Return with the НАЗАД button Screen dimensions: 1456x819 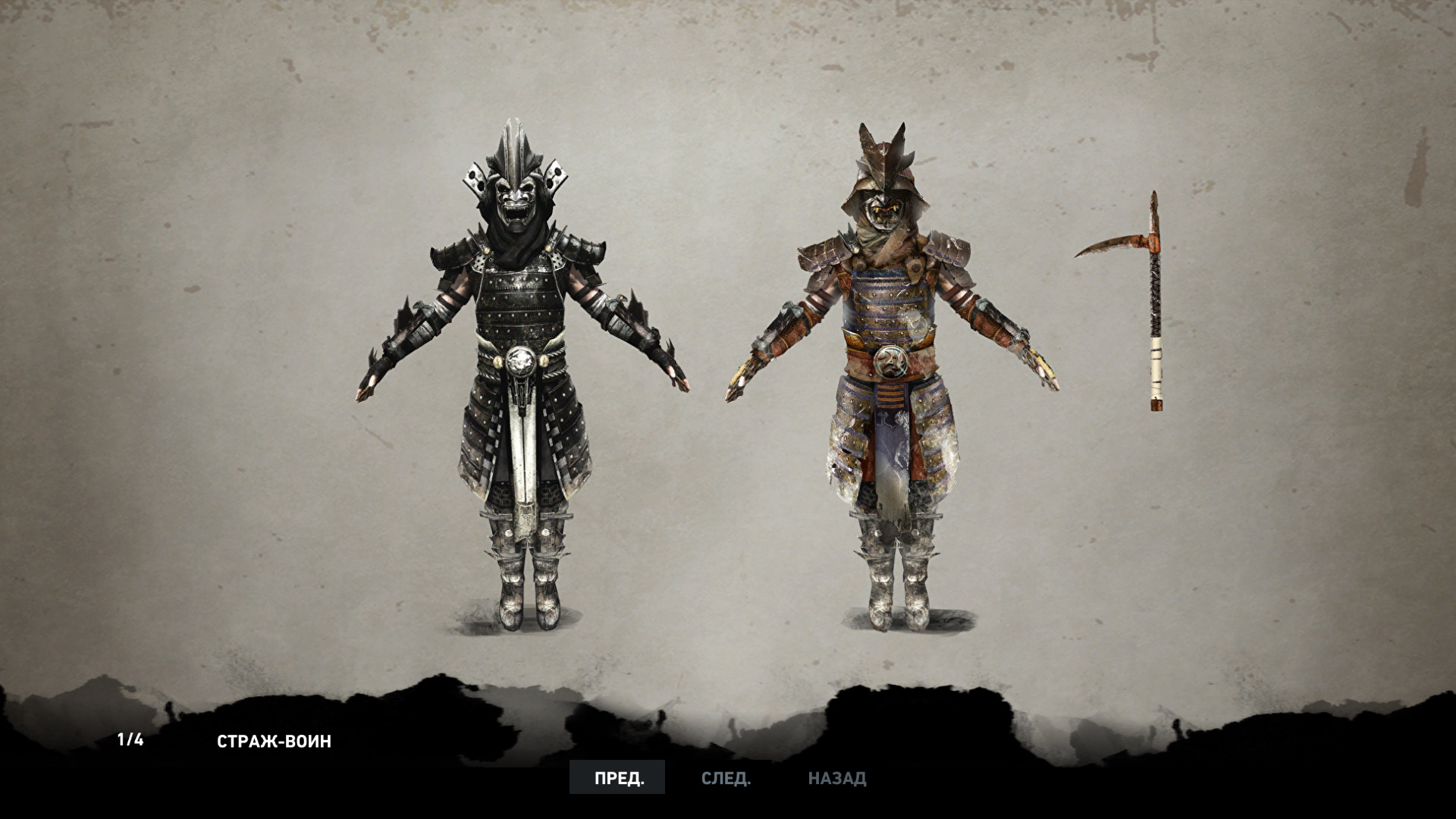836,778
